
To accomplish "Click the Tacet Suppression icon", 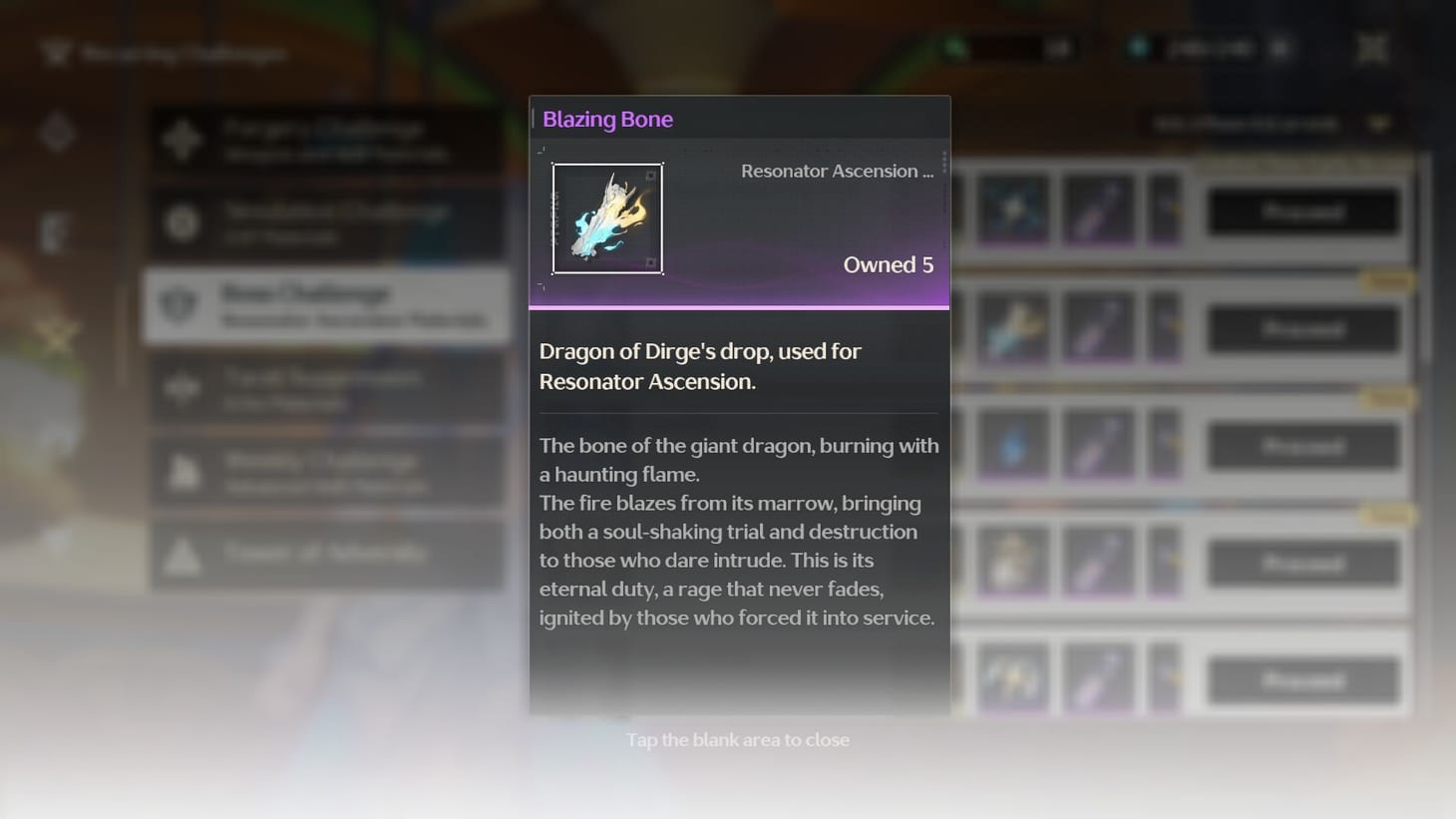I will point(181,388).
